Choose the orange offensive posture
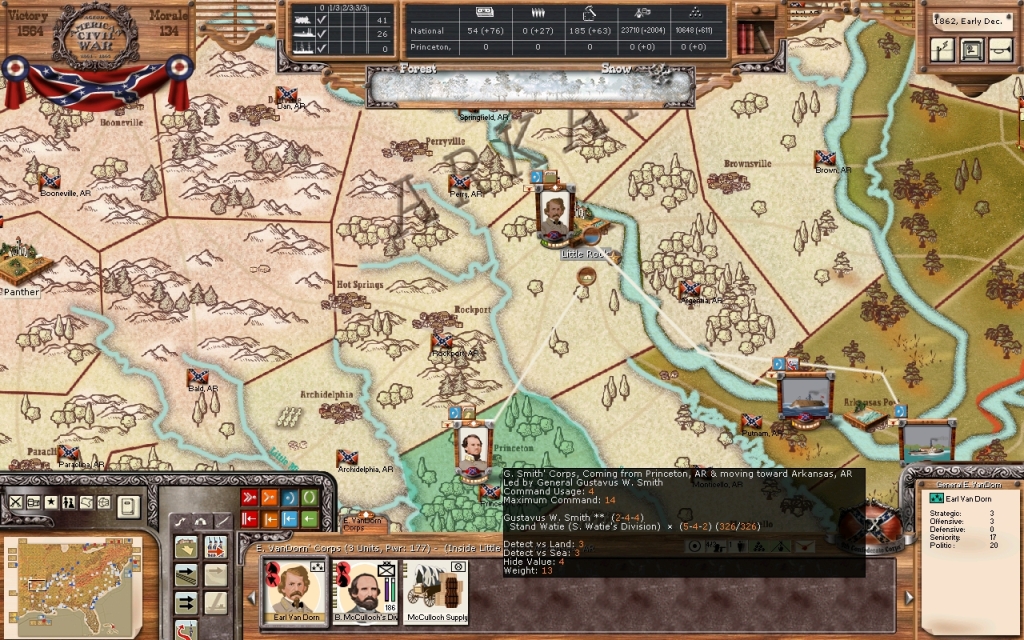This screenshot has width=1024, height=640. [x=269, y=498]
